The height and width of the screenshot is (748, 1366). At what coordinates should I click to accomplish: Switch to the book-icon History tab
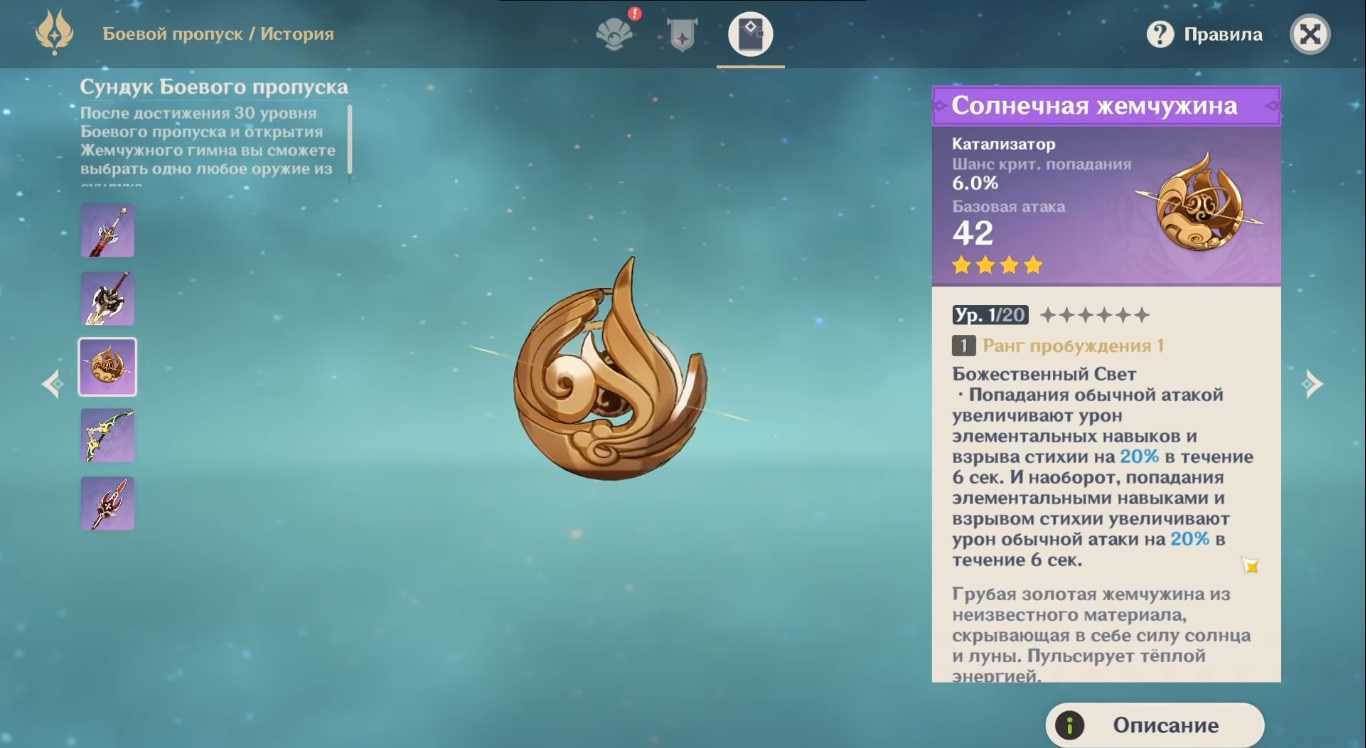click(x=750, y=35)
